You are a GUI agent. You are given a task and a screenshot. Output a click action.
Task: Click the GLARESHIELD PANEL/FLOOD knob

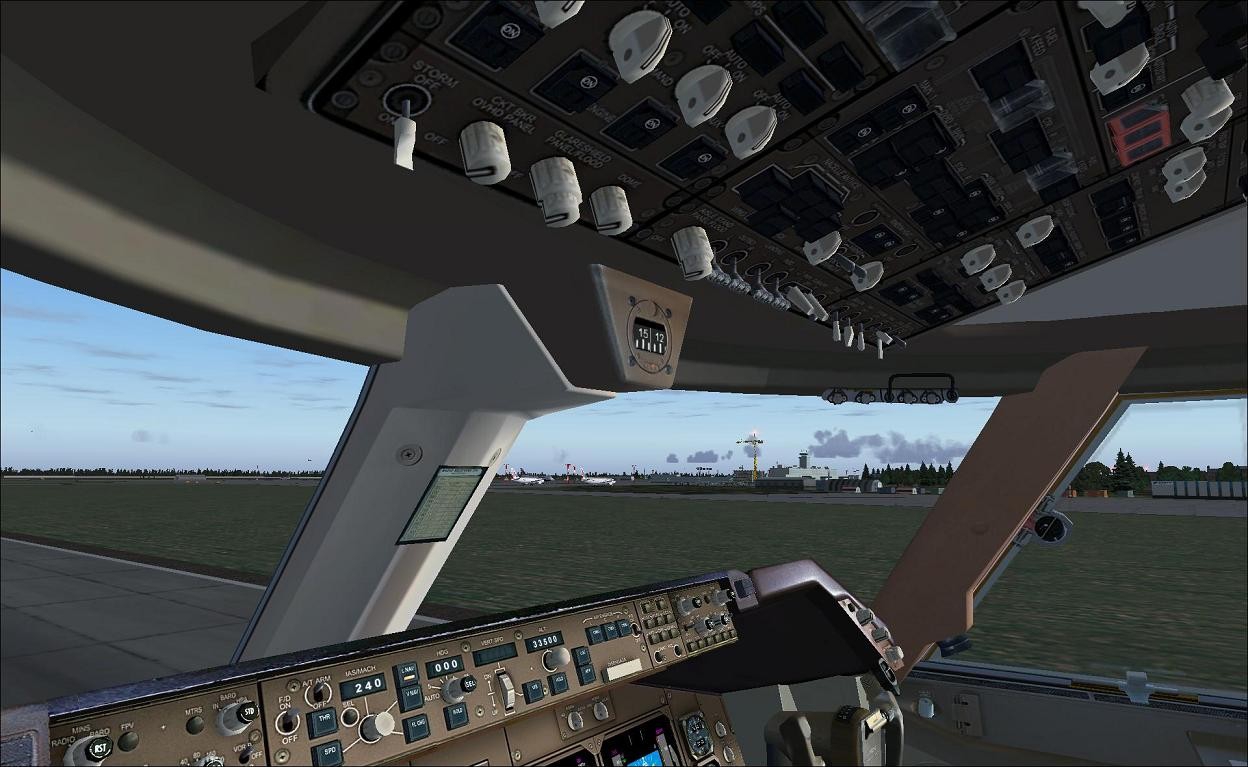click(555, 191)
